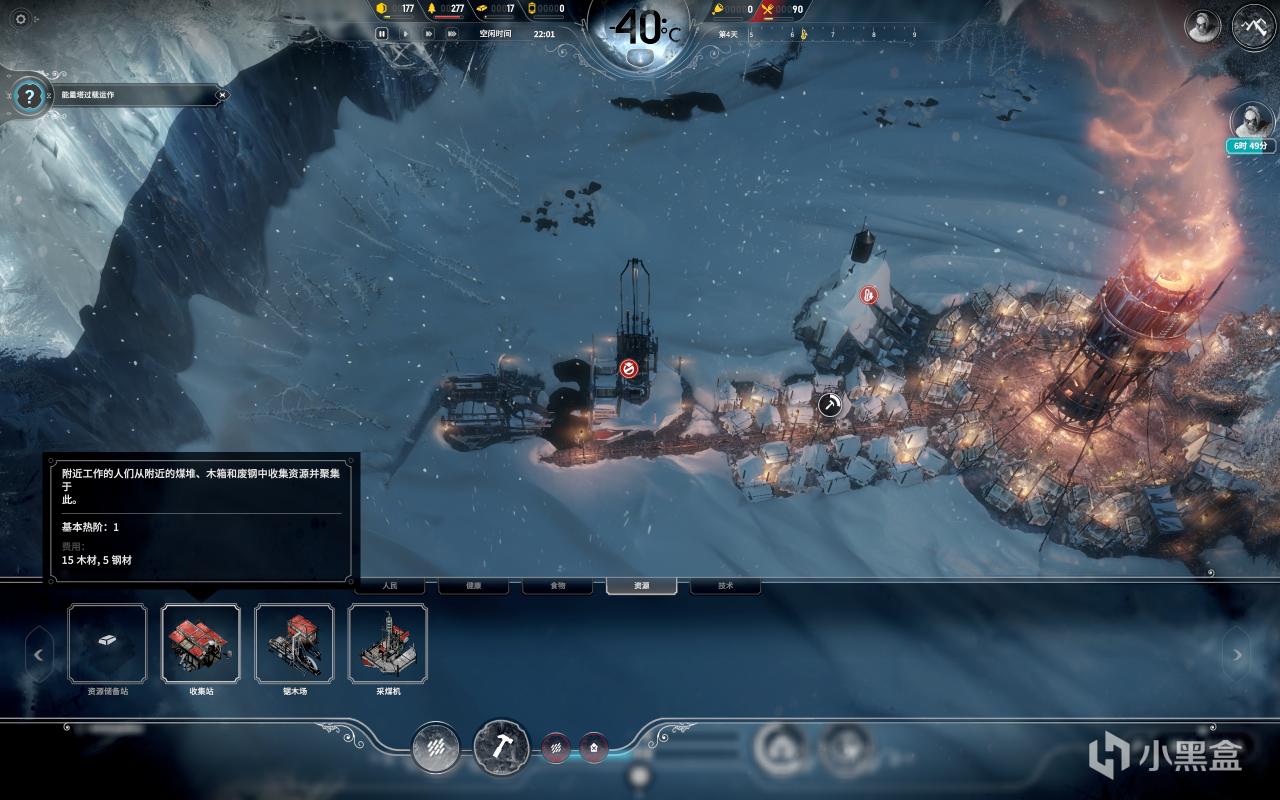
Task: Click the scout portrait with 6时49分 timer
Action: (1252, 123)
